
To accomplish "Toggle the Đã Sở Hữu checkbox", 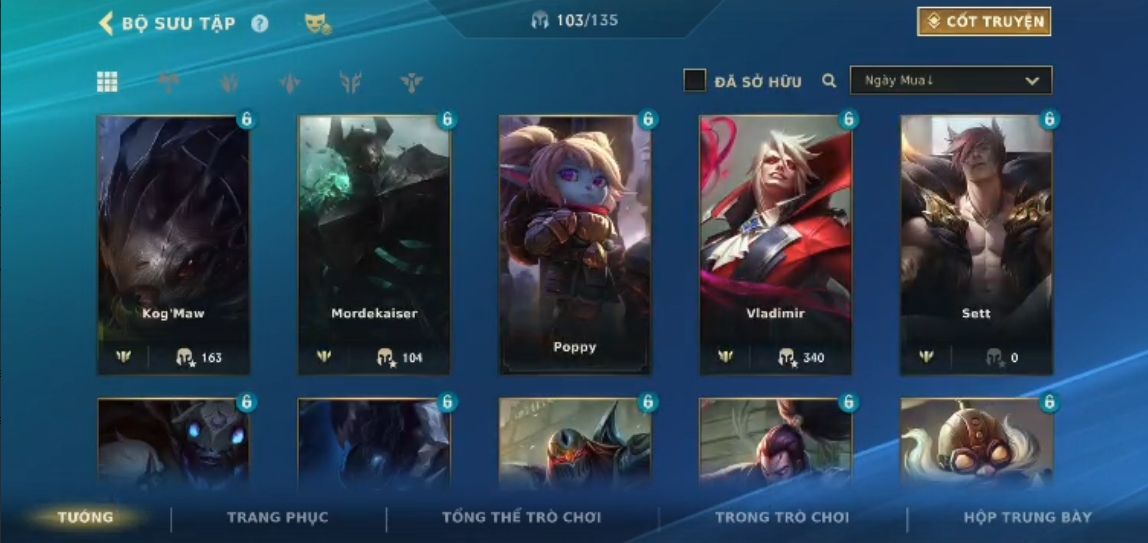I will point(695,81).
